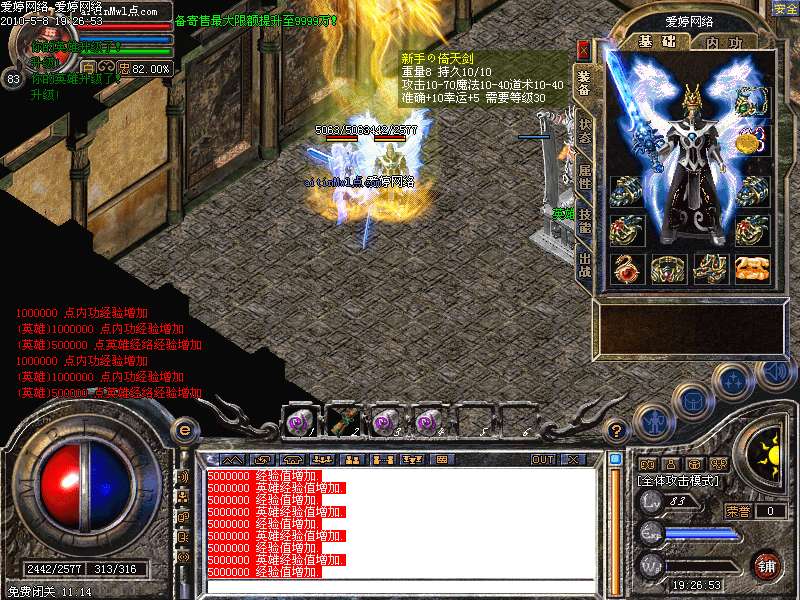The height and width of the screenshot is (600, 800).
Task: Show the 技能 side tab
Action: coord(584,222)
